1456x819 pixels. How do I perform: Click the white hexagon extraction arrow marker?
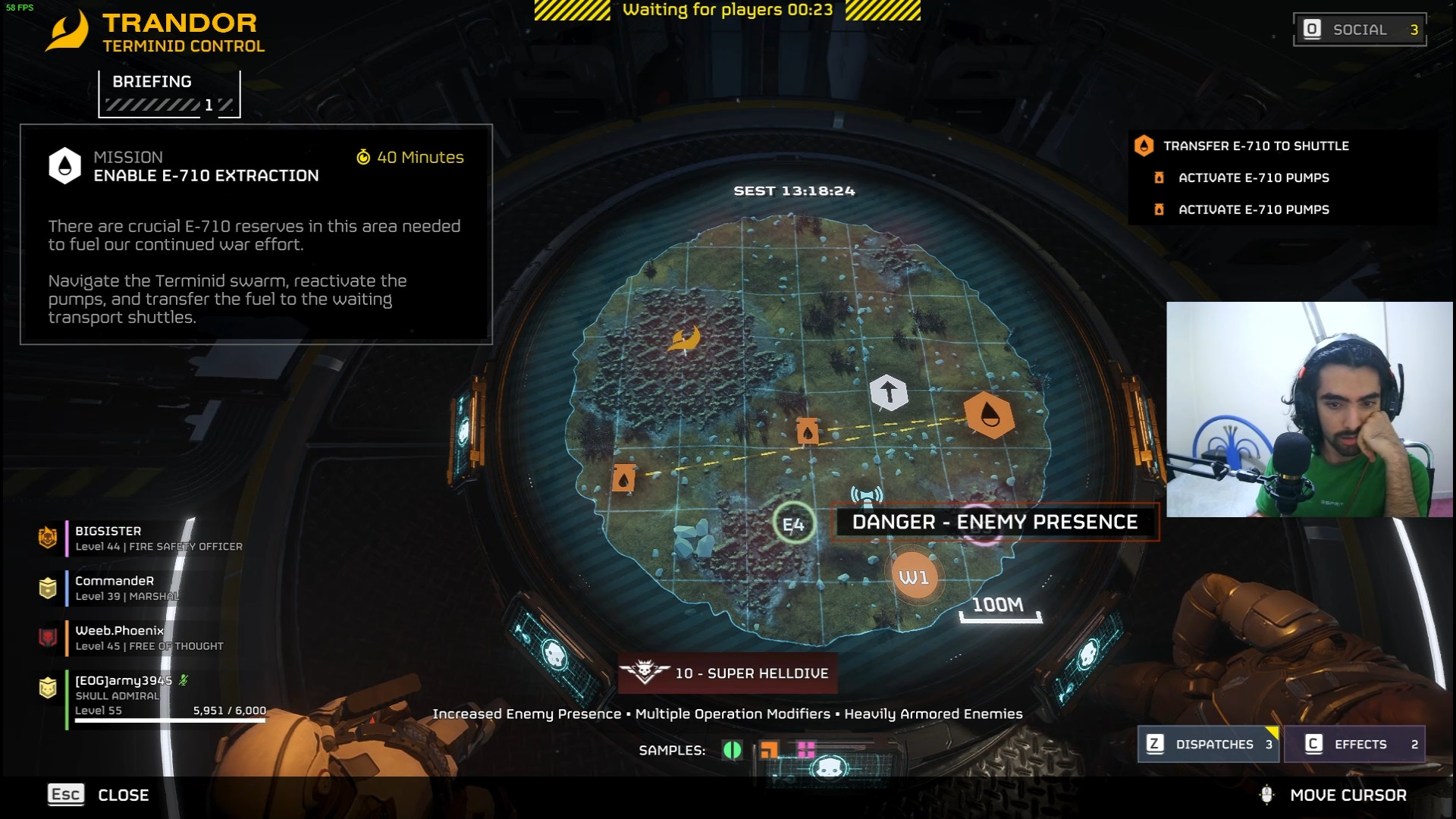(888, 393)
